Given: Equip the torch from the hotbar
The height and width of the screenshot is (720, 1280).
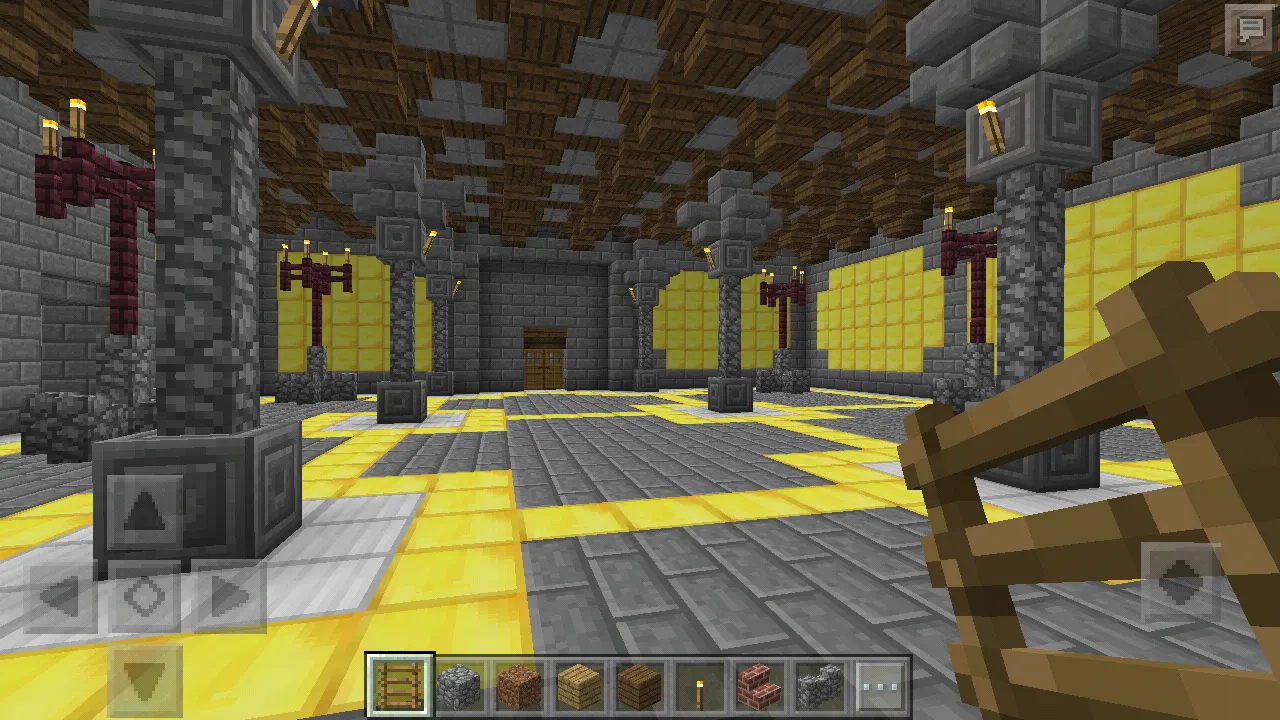Looking at the screenshot, I should [699, 686].
